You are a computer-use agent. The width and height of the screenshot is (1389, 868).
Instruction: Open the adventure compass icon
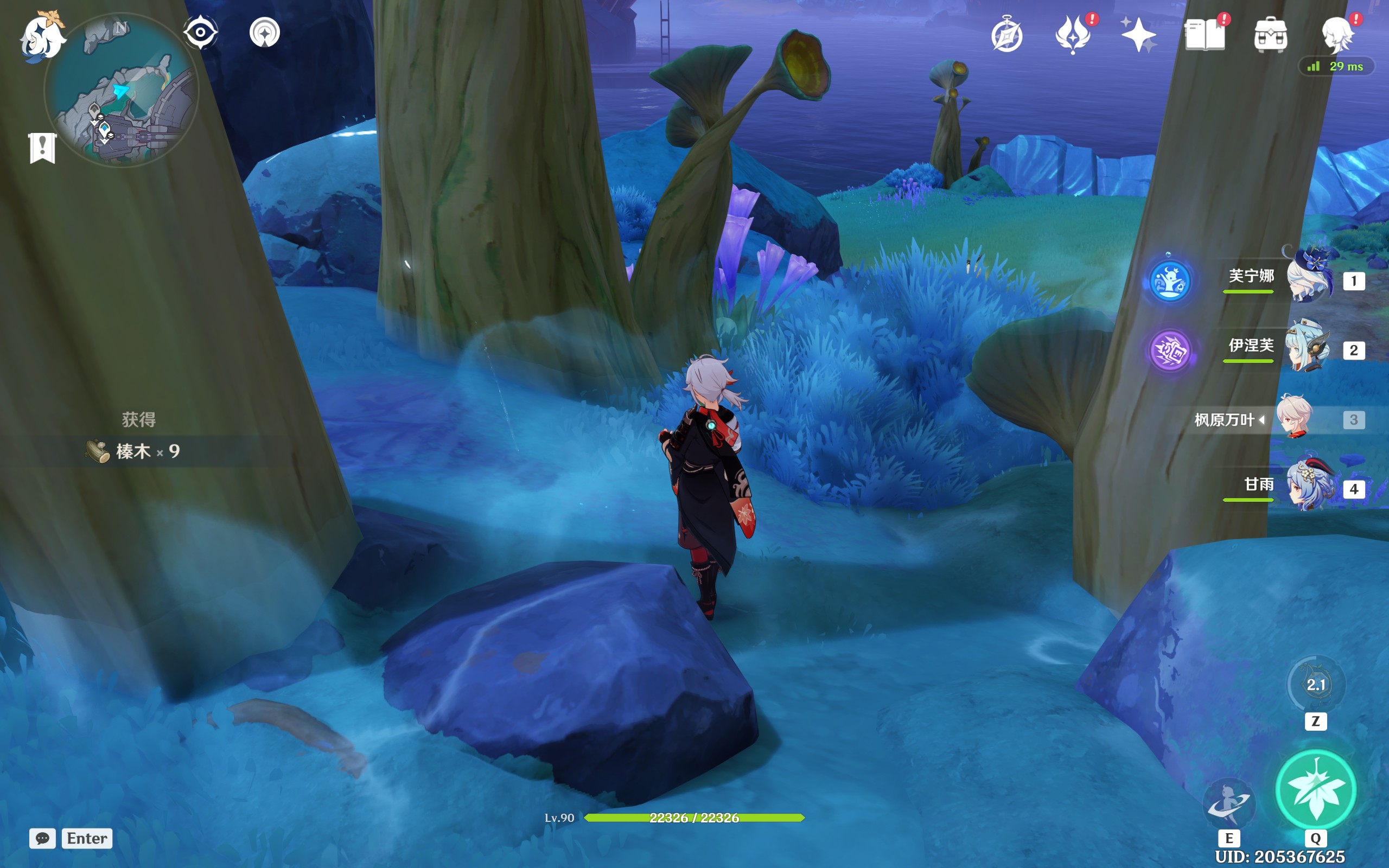point(1006,36)
